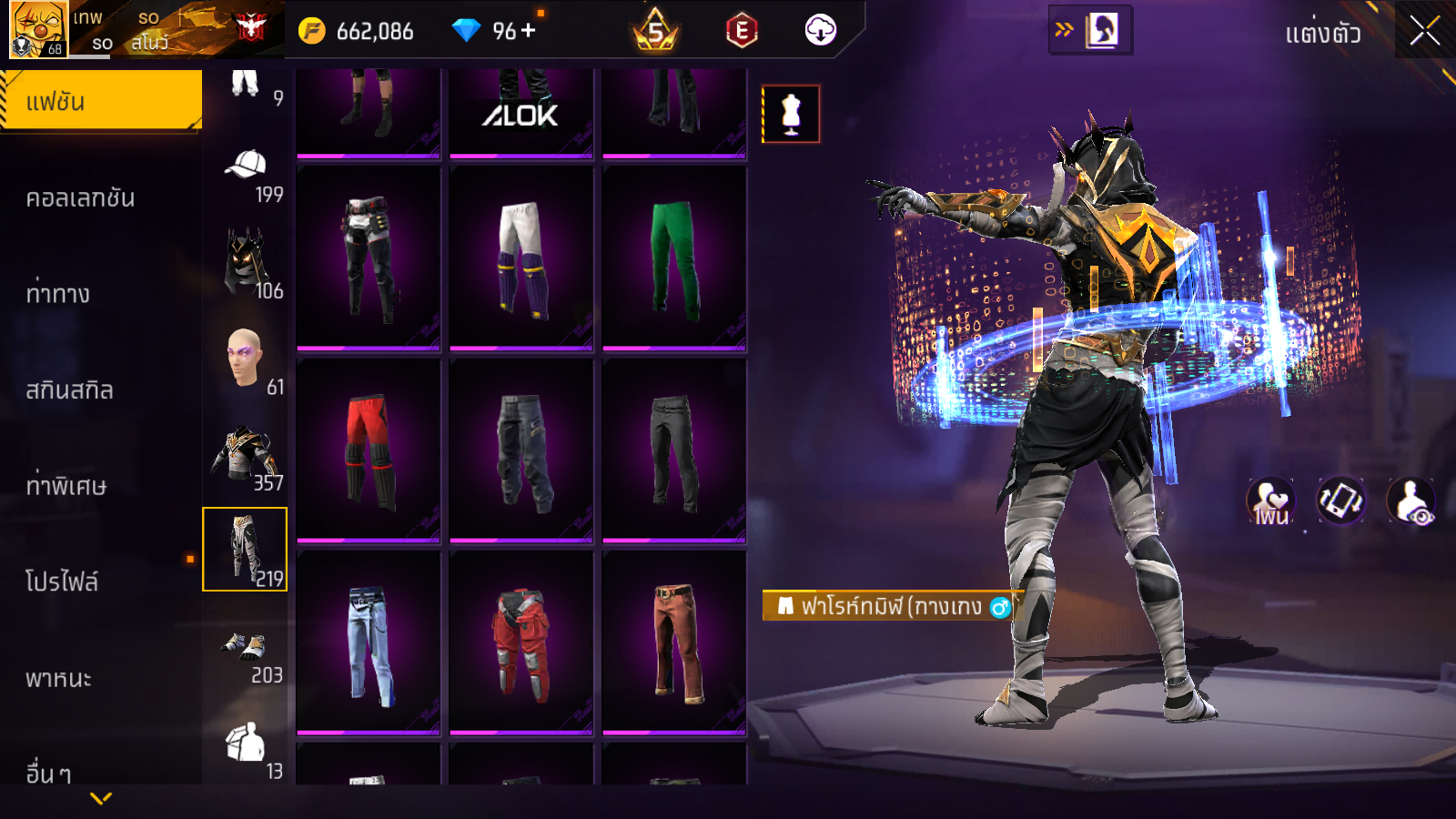Viewport: 1456px width, 819px height.
Task: Go to the สกินสกิล tab
Action: pos(70,390)
